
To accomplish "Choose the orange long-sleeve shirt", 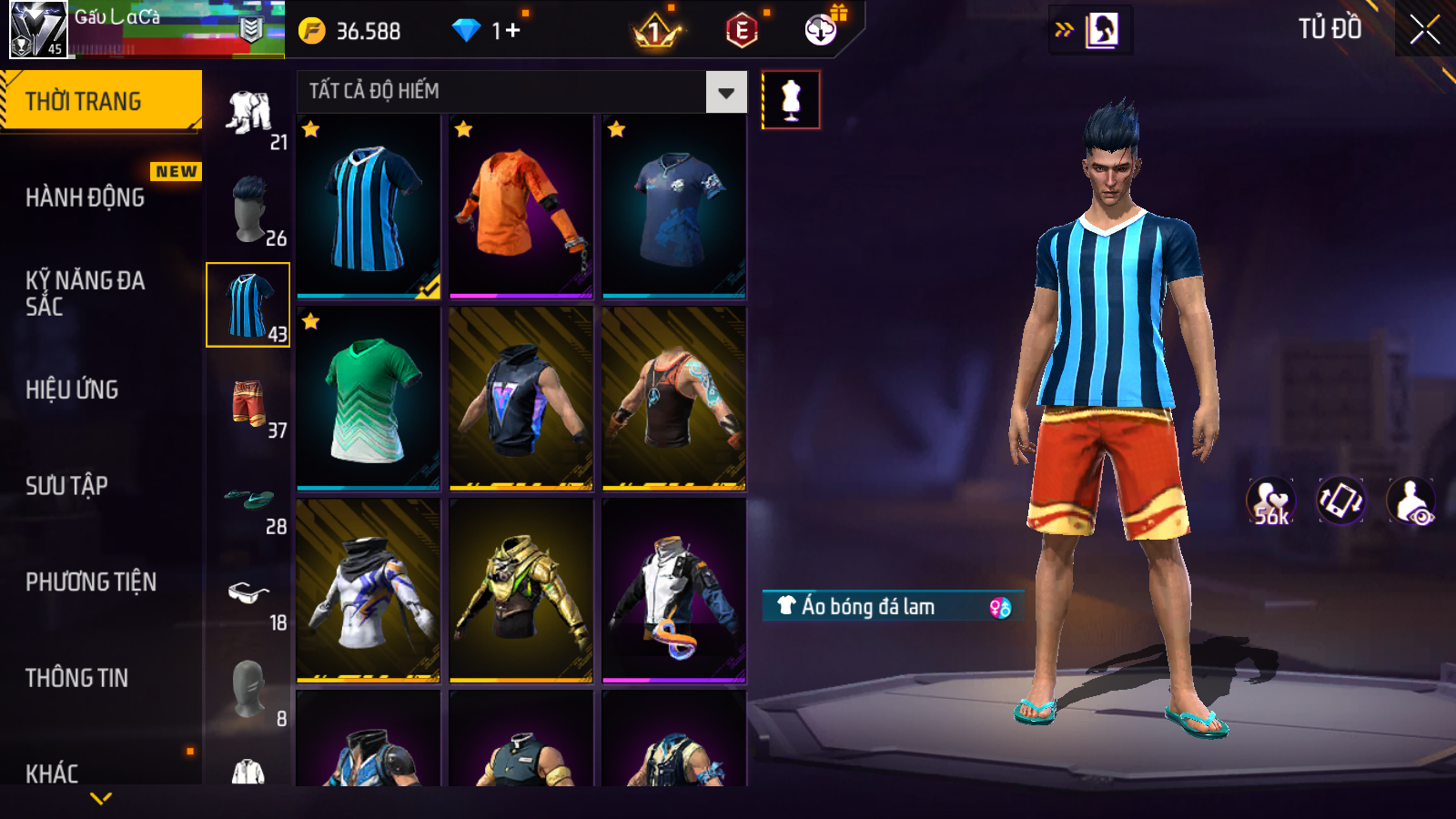I will pyautogui.click(x=521, y=207).
